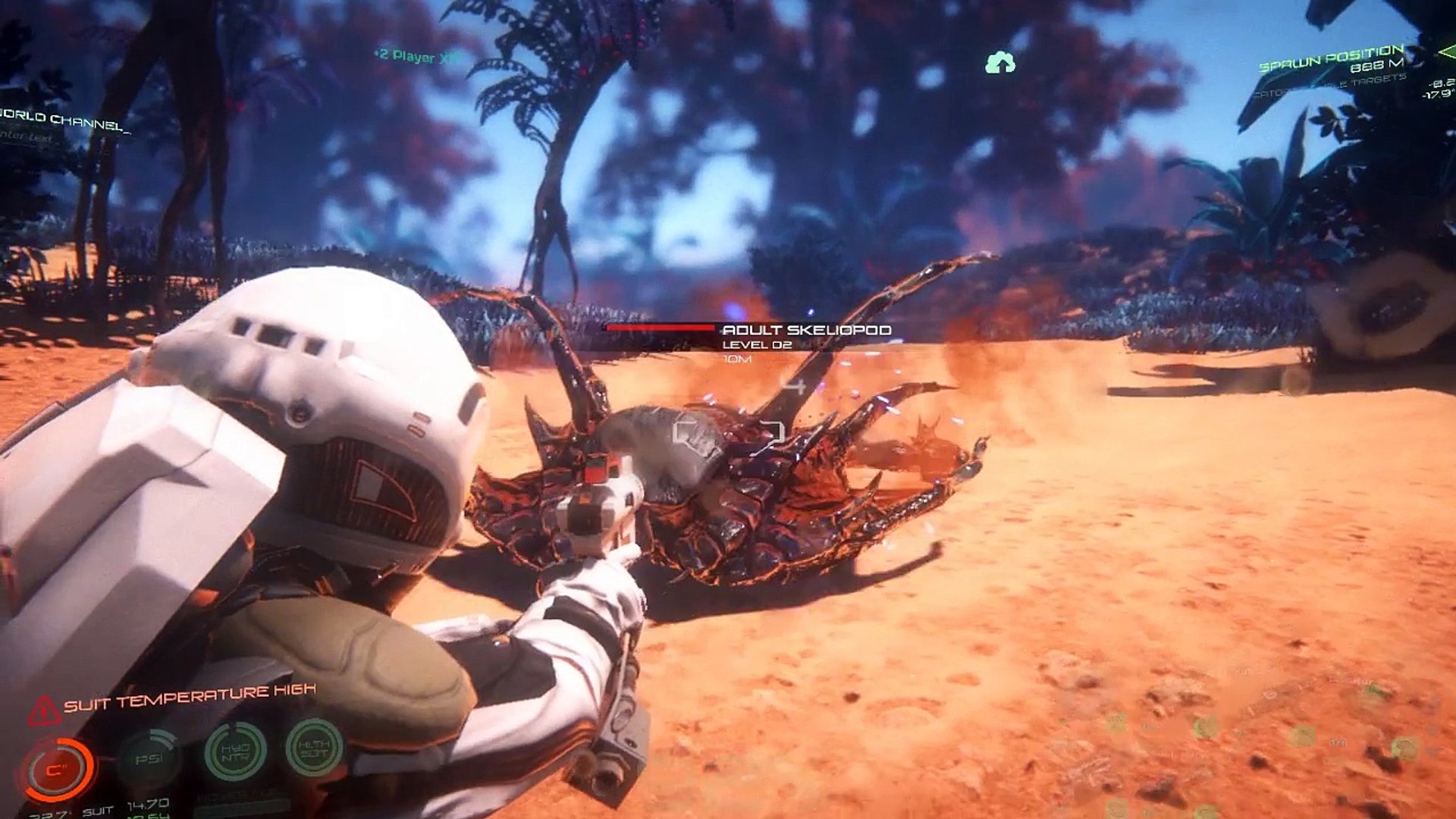The image size is (1456, 819).
Task: Select the red C° suit temperature gauge
Action: coord(57,769)
